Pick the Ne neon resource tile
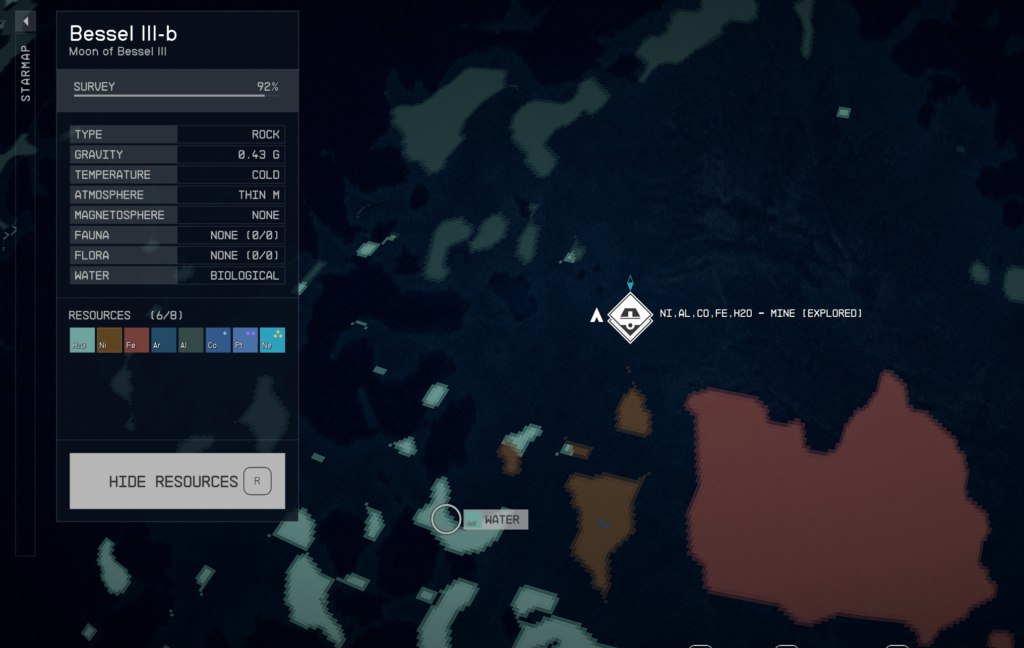Screen dimensions: 1024x648 tap(271, 340)
